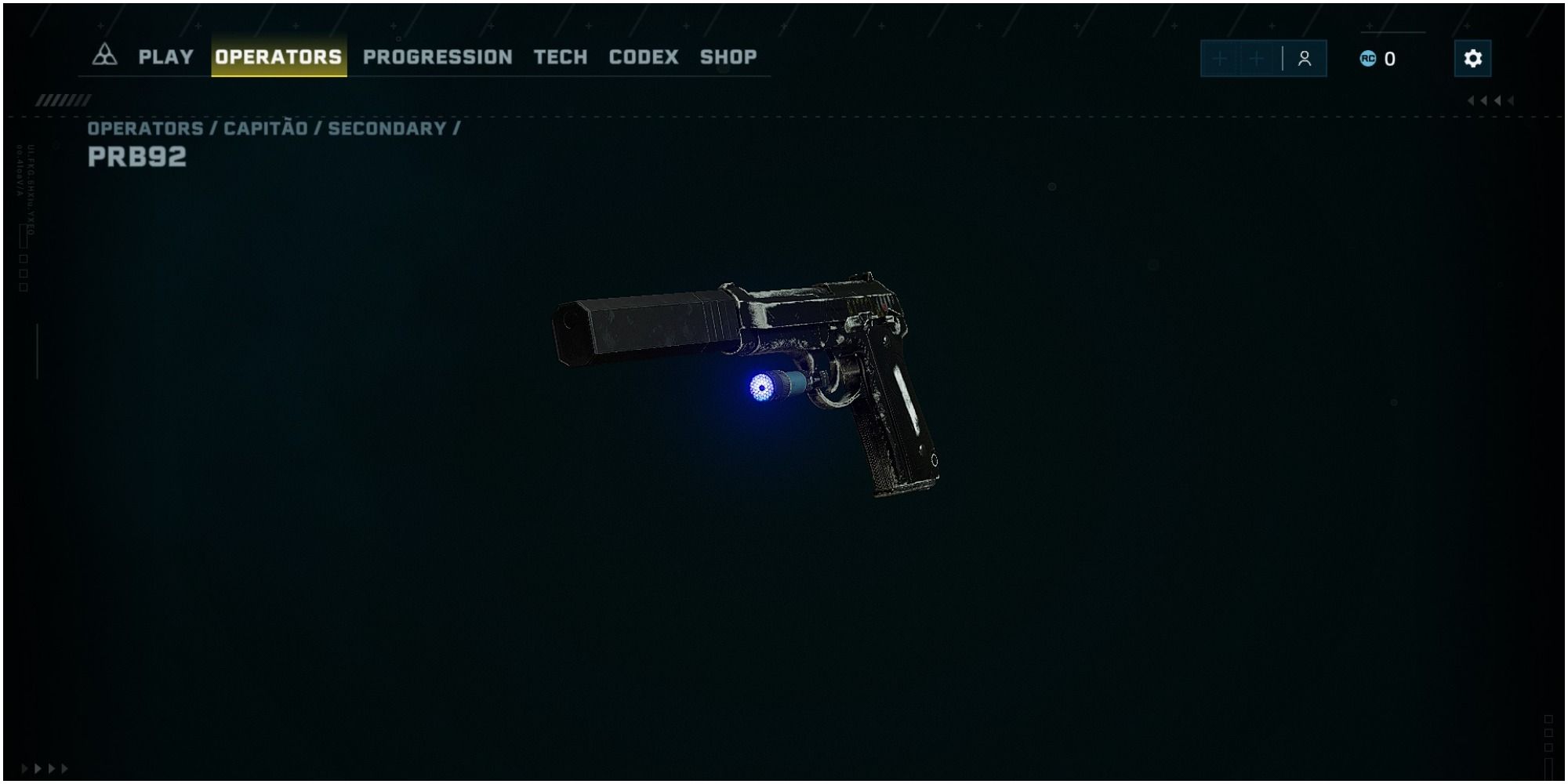
Task: Click the OPERATORS breadcrumb link
Action: click(x=141, y=128)
